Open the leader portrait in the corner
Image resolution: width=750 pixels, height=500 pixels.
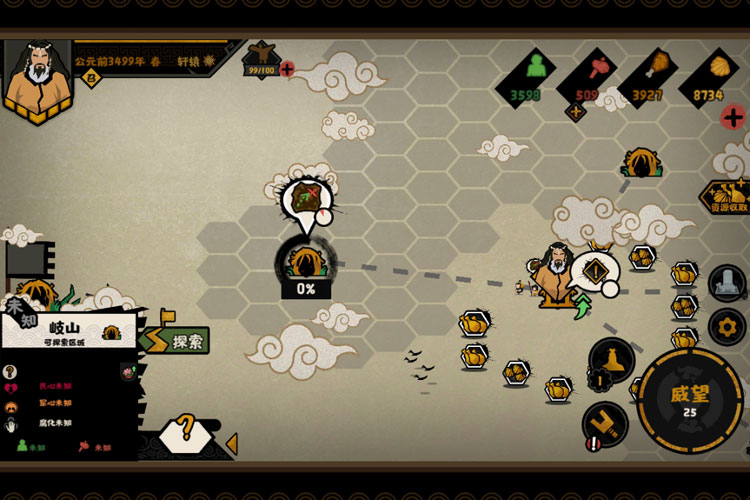click(38, 78)
